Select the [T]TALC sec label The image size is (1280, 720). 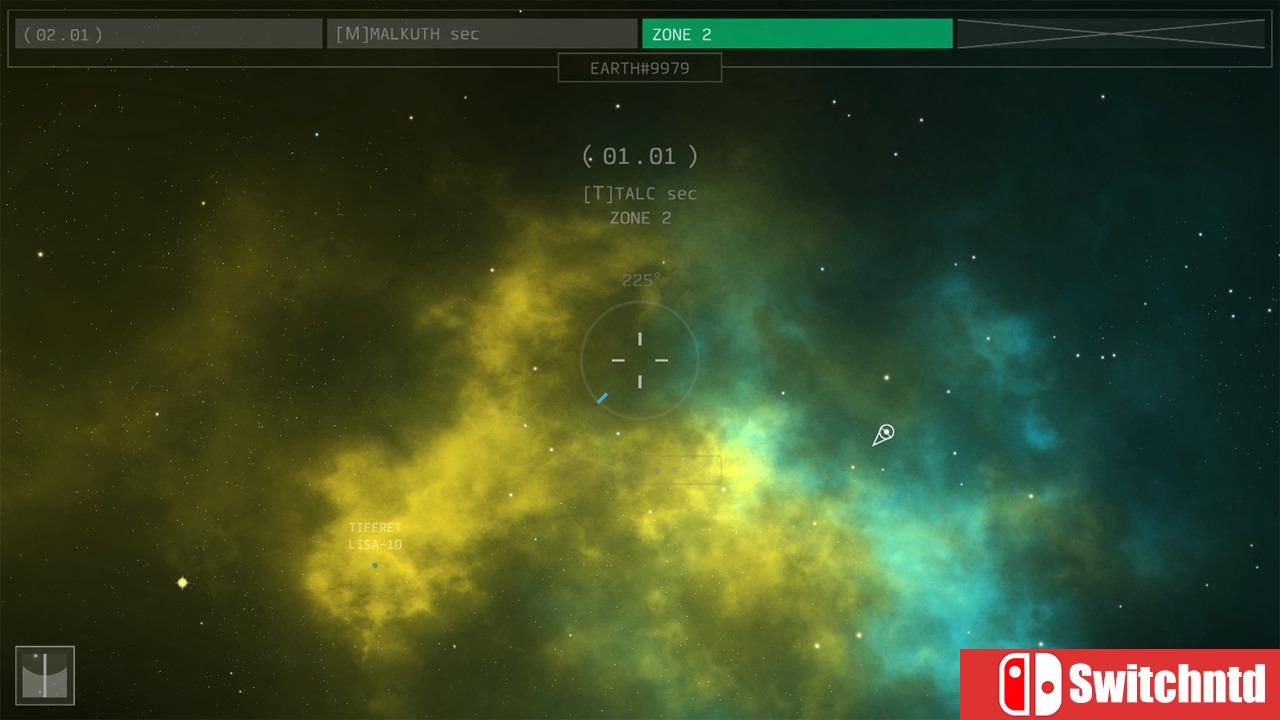pos(639,193)
